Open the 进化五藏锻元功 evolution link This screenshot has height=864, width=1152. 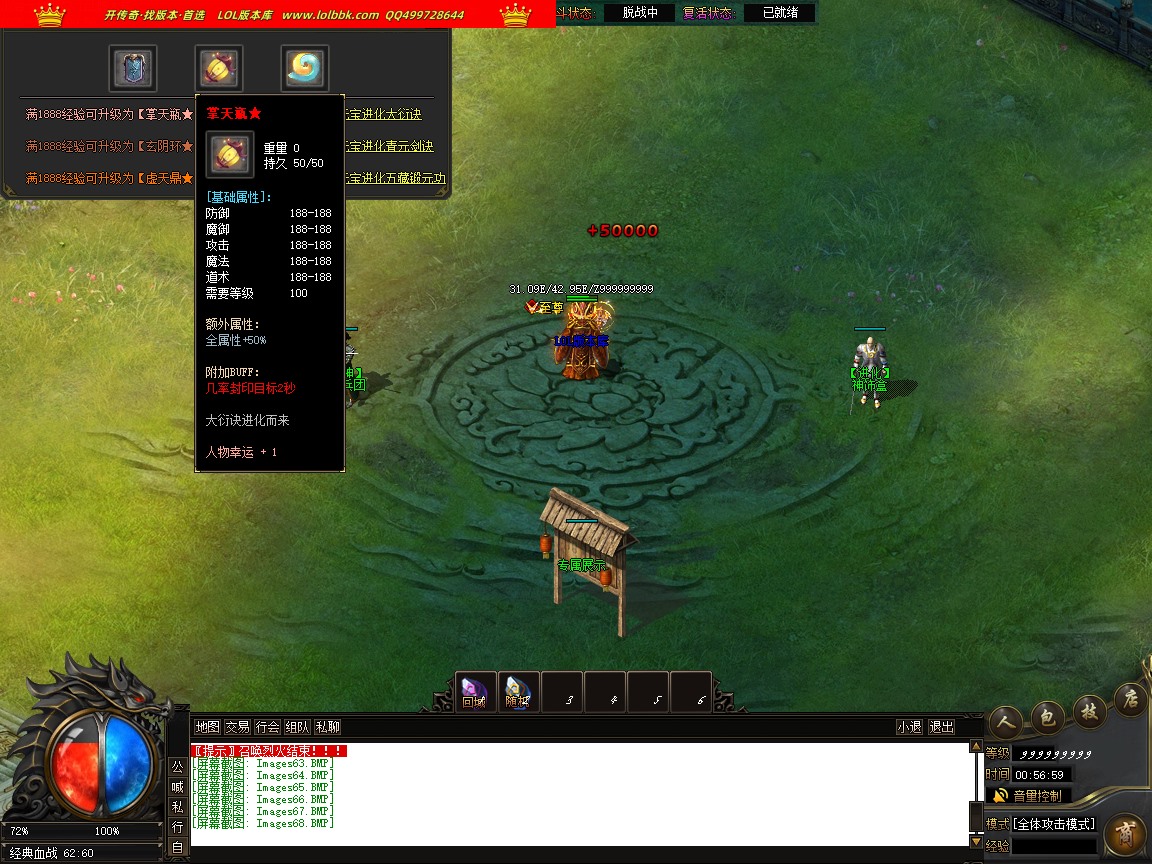(396, 179)
